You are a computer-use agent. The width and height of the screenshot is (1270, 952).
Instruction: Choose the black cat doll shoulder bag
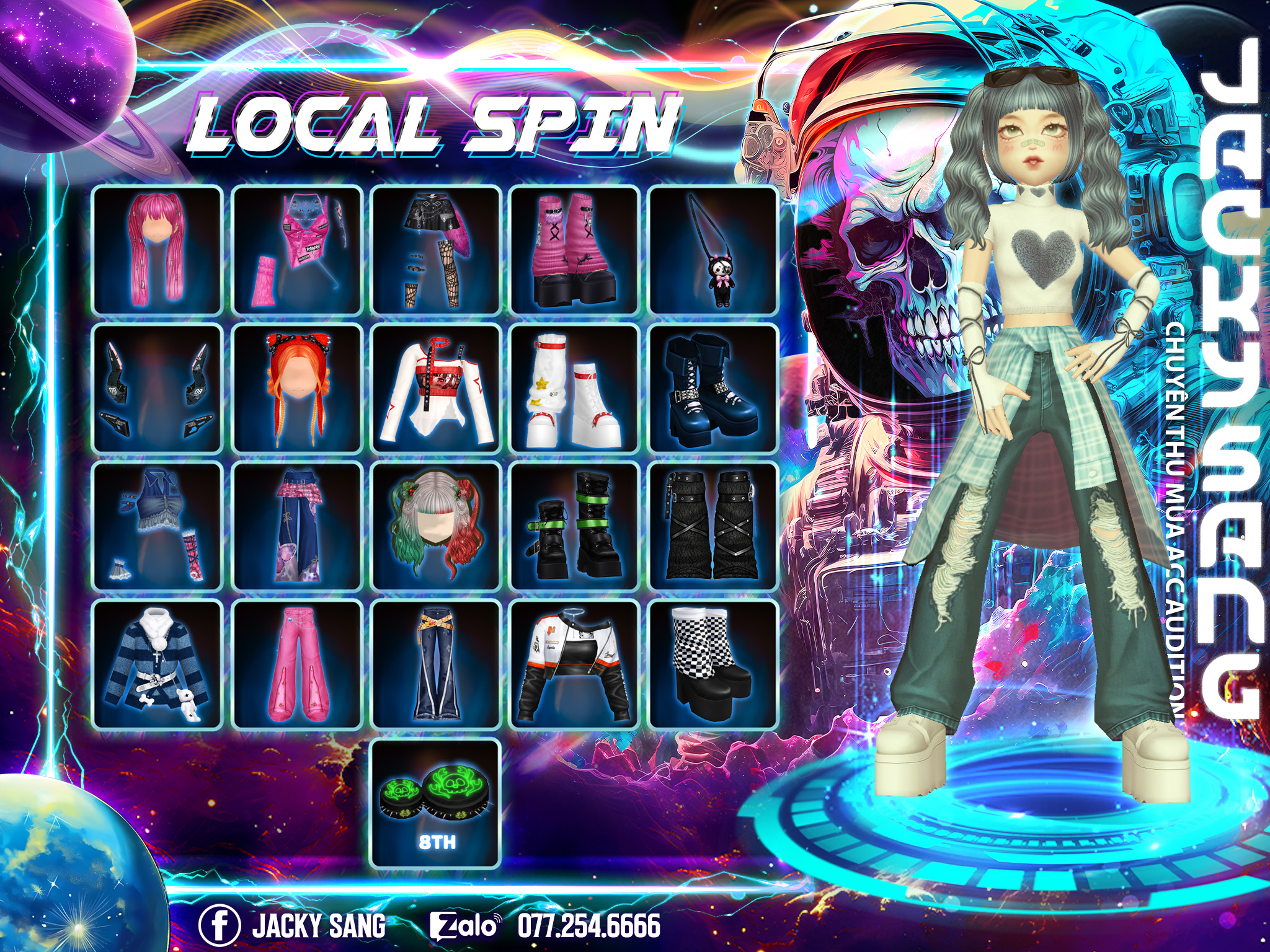point(713,250)
